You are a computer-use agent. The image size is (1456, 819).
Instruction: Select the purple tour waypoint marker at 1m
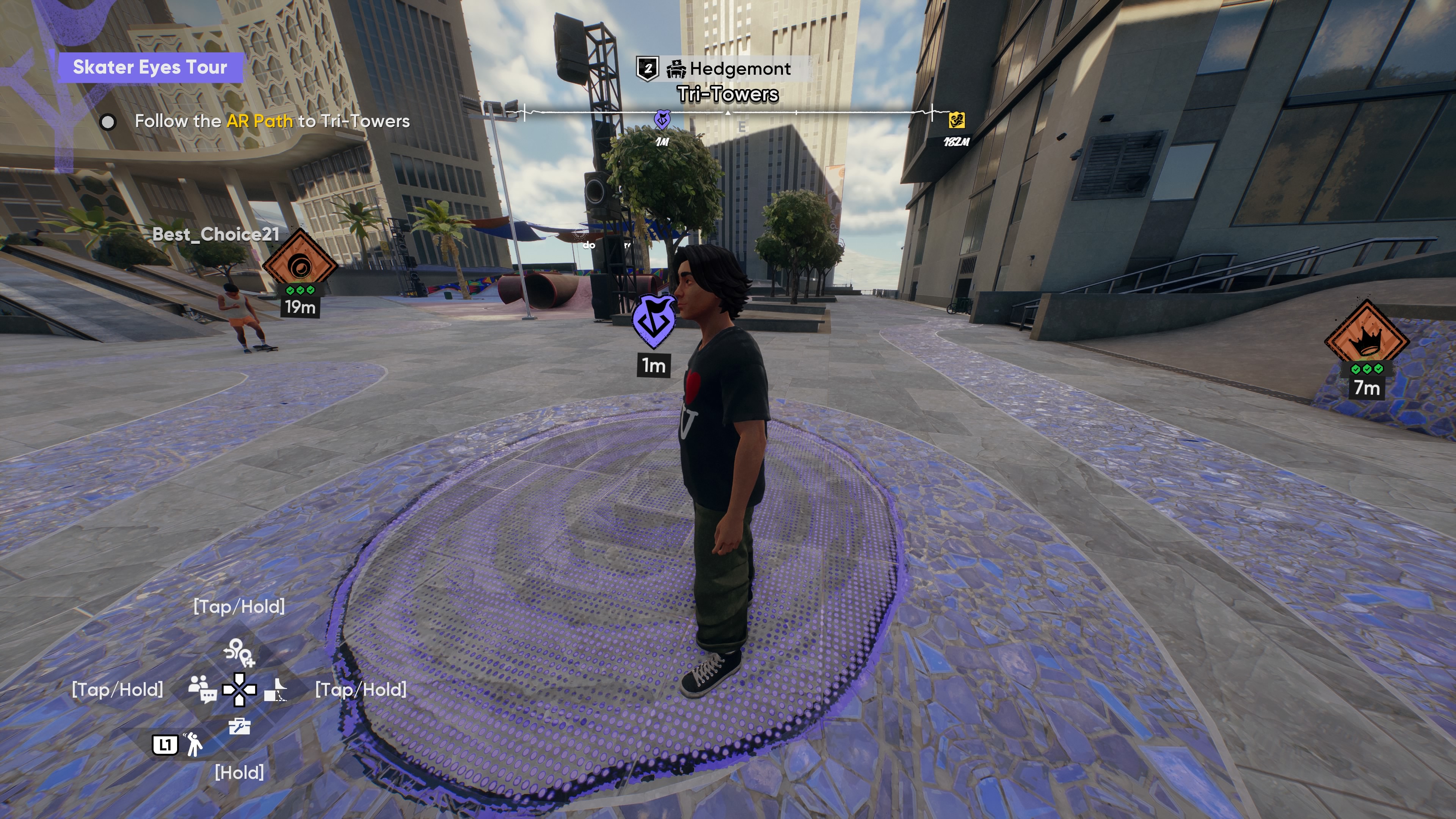point(654,321)
